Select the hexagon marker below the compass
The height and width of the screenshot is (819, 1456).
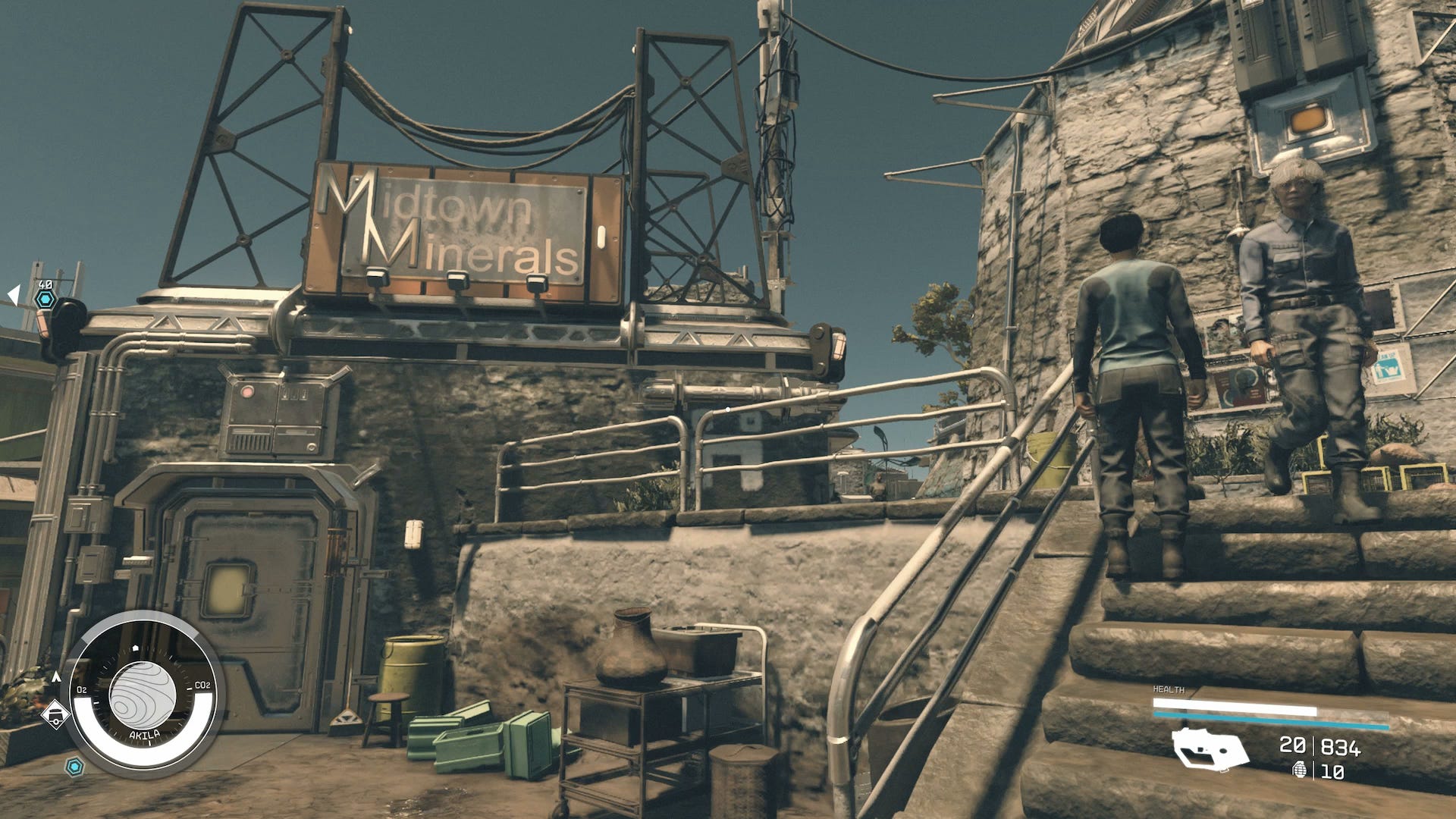coord(74,767)
